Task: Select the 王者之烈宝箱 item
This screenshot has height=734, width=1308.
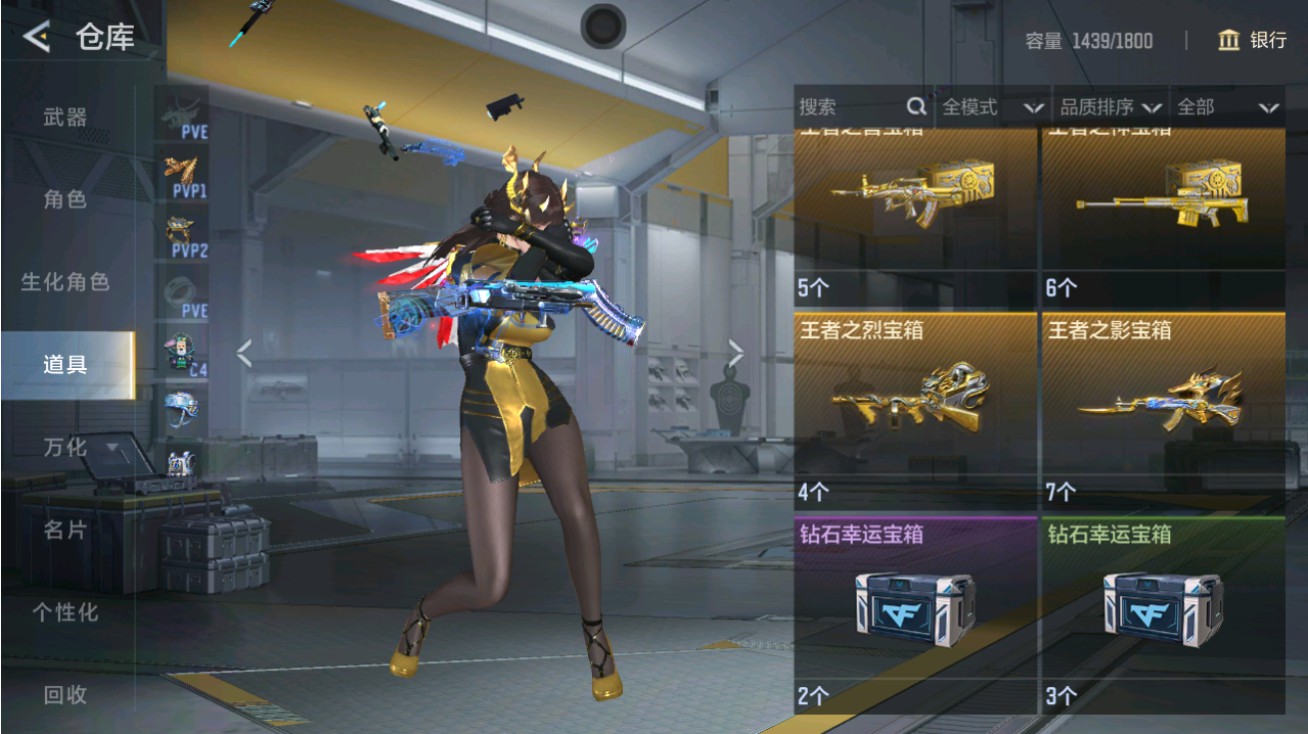Action: tap(915, 410)
